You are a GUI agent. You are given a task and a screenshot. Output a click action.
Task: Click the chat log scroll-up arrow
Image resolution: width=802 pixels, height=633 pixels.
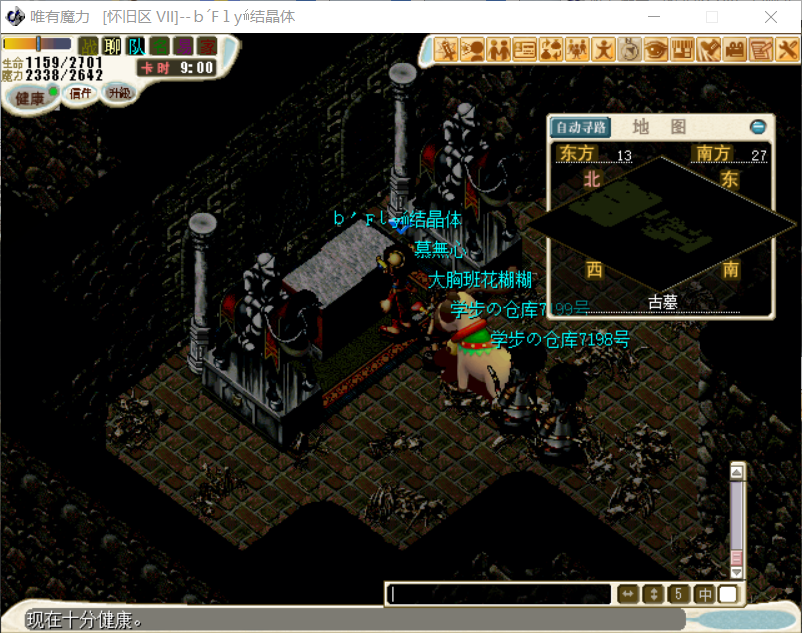click(737, 473)
